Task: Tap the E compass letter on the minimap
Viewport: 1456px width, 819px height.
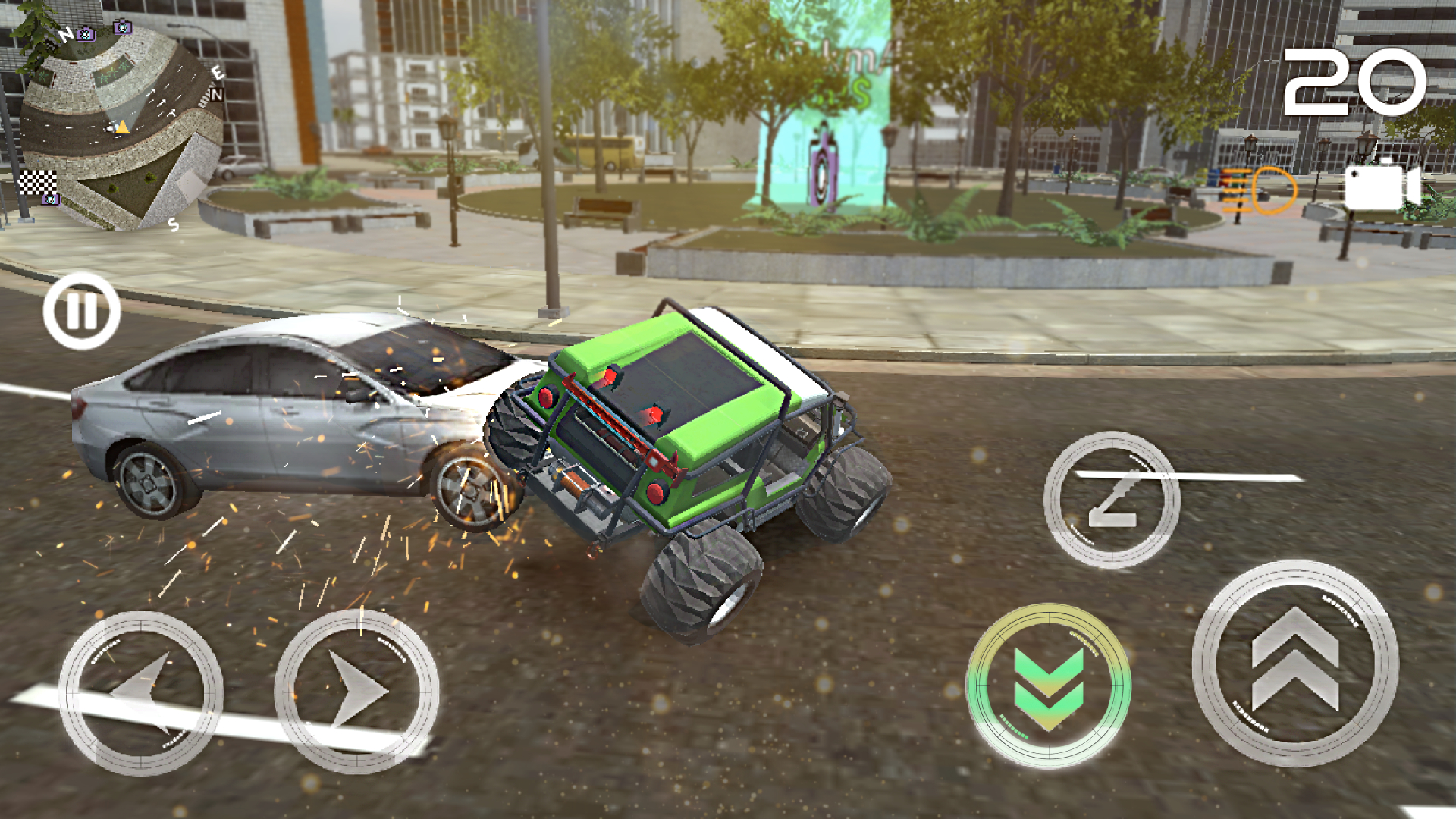Action: [218, 72]
